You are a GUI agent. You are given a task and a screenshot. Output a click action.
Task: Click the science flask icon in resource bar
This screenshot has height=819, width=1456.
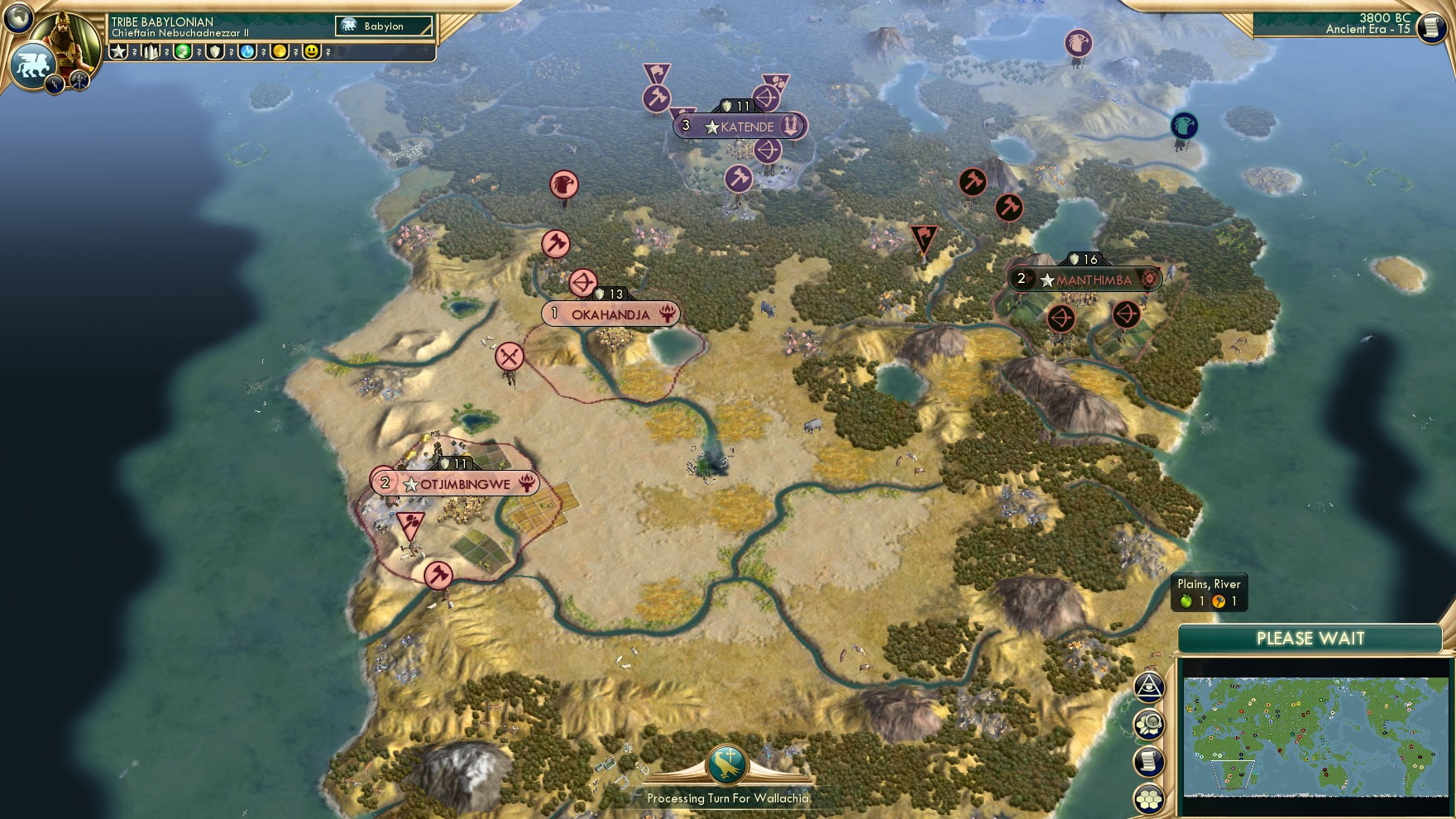click(246, 51)
